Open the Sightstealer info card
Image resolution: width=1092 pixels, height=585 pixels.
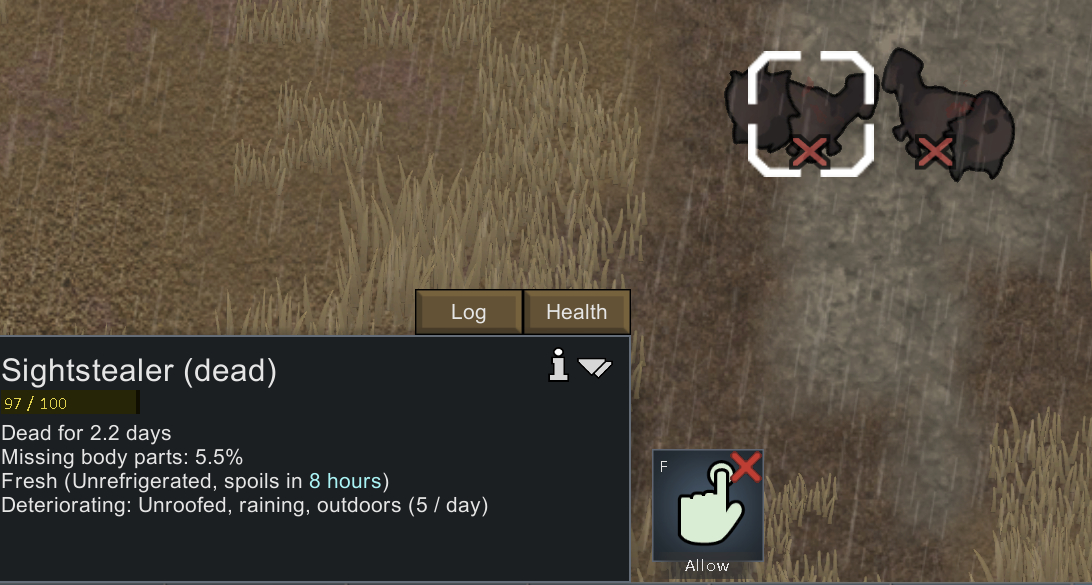[x=559, y=367]
